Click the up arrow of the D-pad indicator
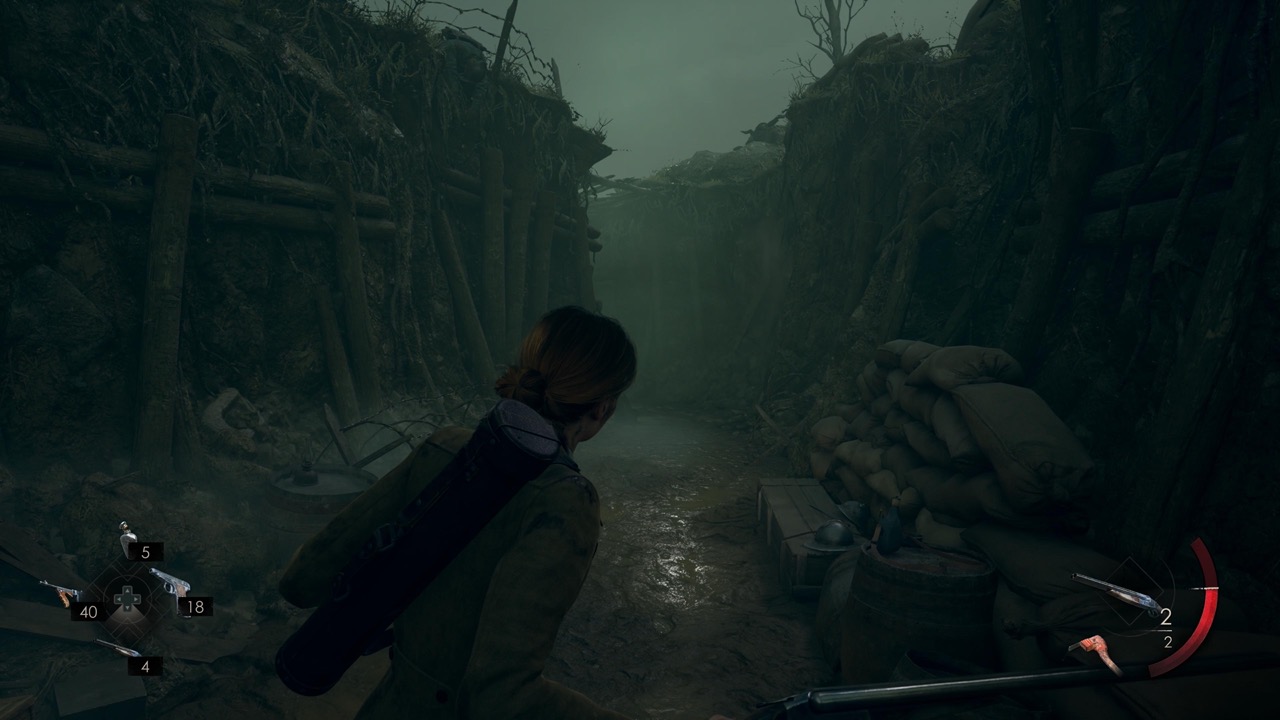Viewport: 1280px width, 720px height. [x=127, y=591]
